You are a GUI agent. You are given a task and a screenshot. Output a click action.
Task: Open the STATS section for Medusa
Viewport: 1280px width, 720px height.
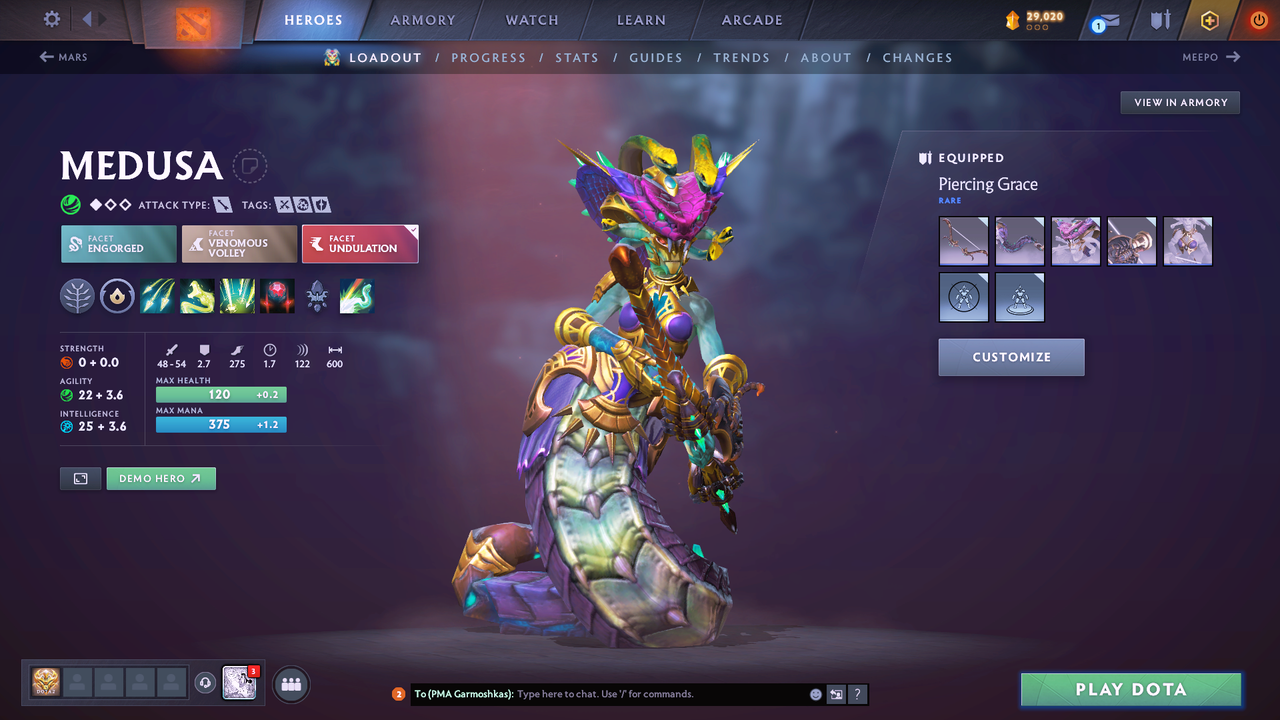click(x=577, y=57)
